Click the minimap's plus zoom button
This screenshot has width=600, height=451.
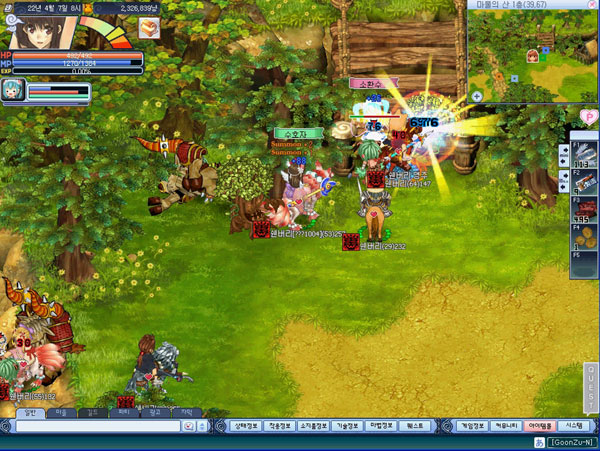click(x=477, y=96)
